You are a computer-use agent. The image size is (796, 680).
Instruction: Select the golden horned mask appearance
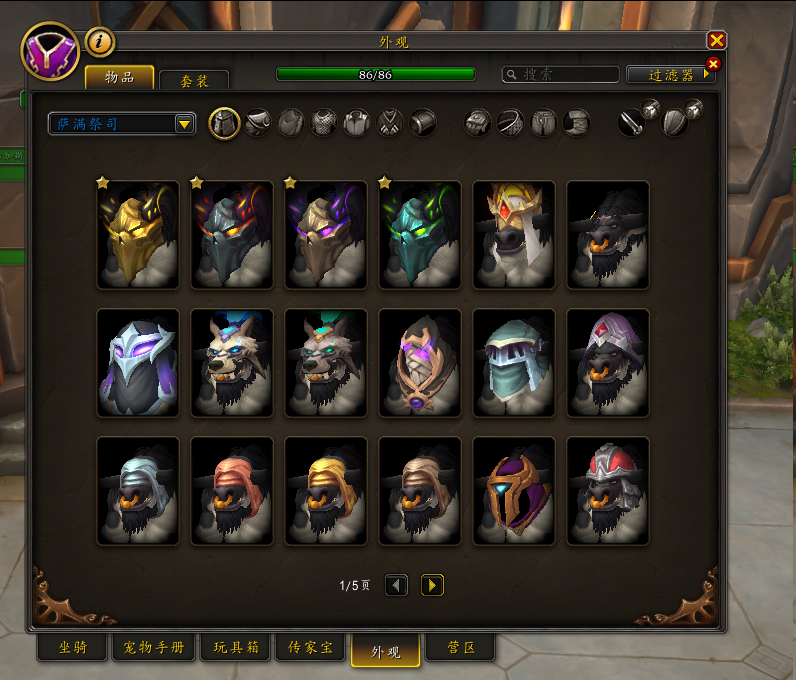point(138,234)
